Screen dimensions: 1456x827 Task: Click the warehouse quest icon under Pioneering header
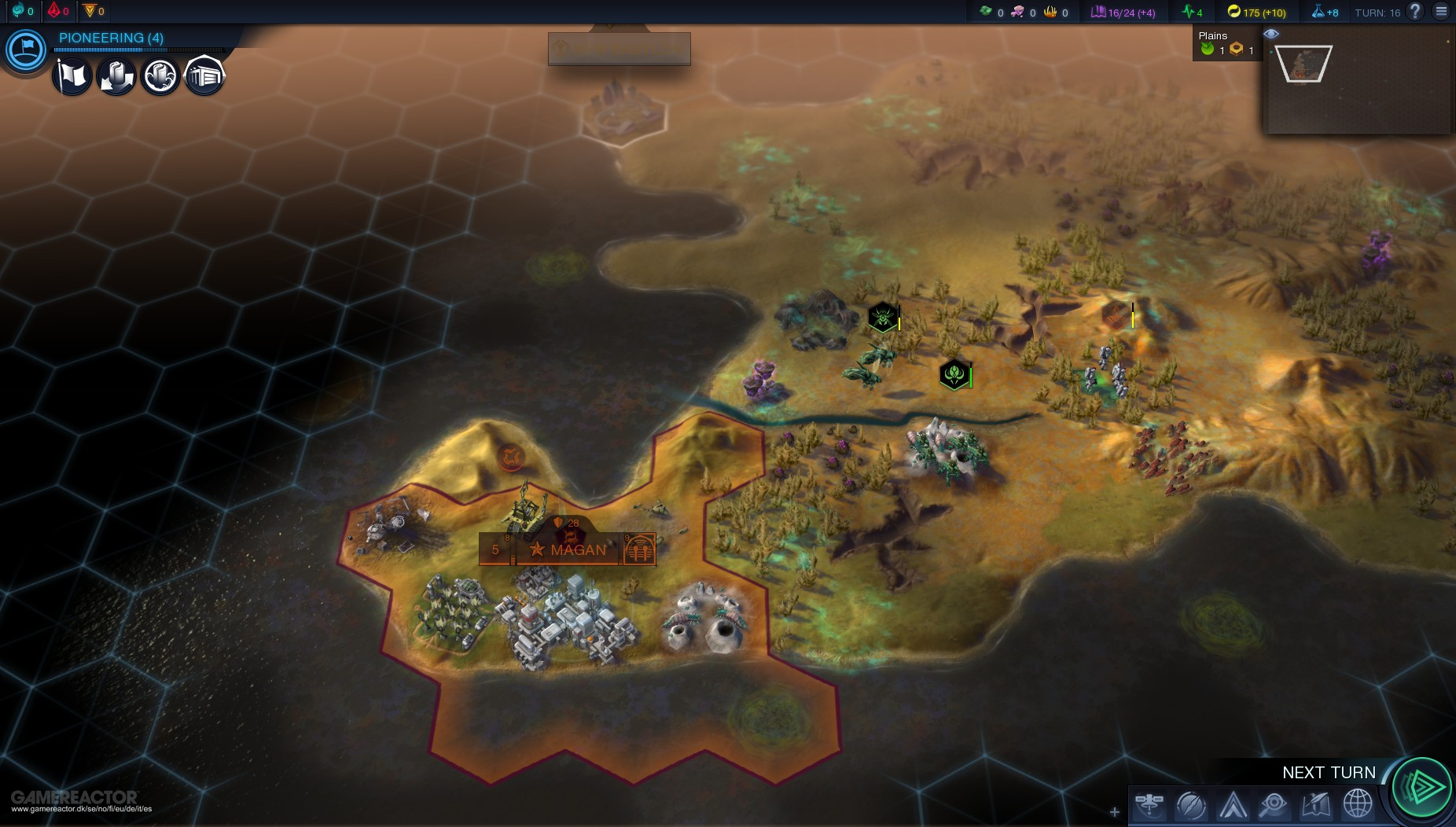point(204,75)
